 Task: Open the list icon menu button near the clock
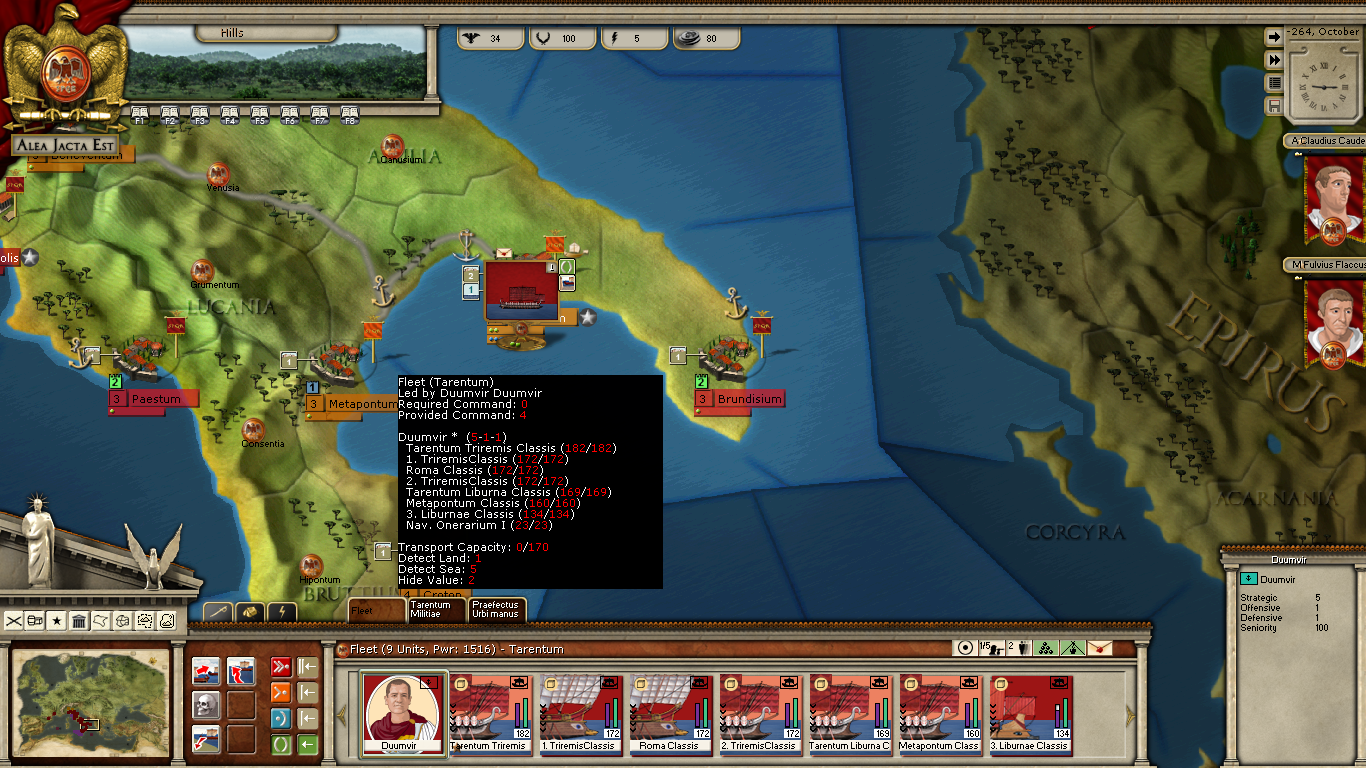(x=1274, y=83)
